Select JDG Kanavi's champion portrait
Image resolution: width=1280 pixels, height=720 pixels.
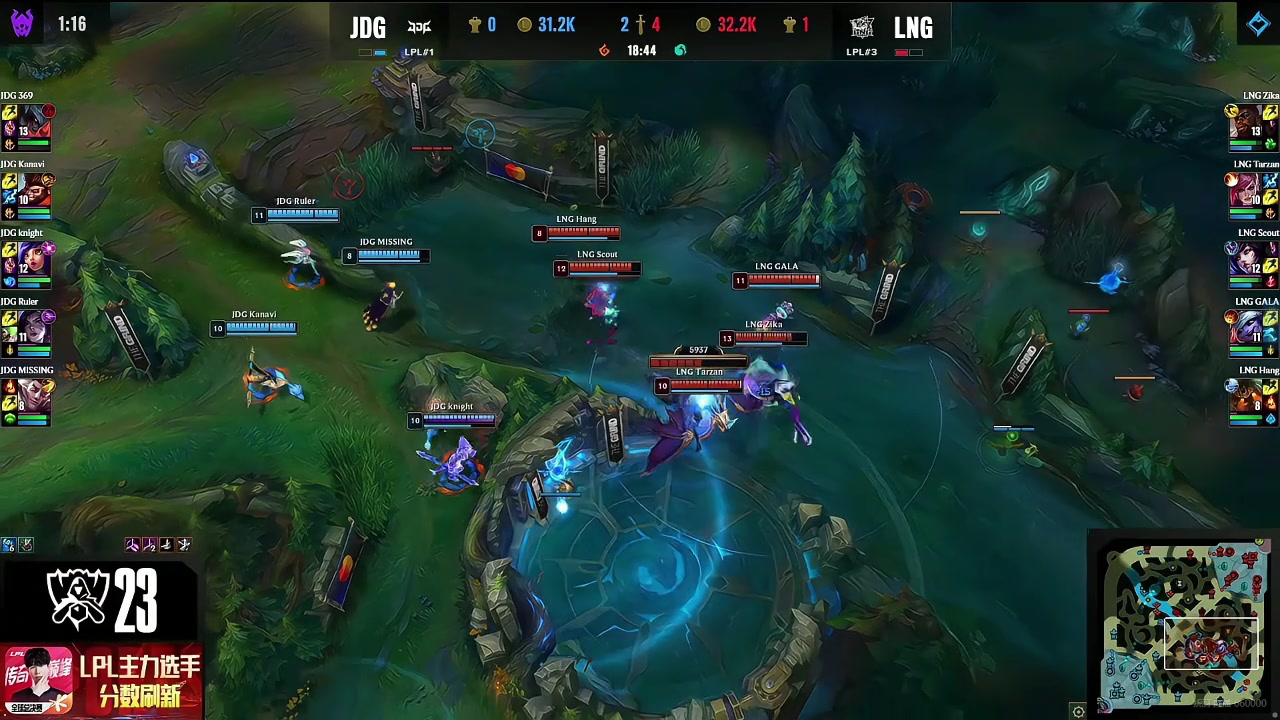34,191
